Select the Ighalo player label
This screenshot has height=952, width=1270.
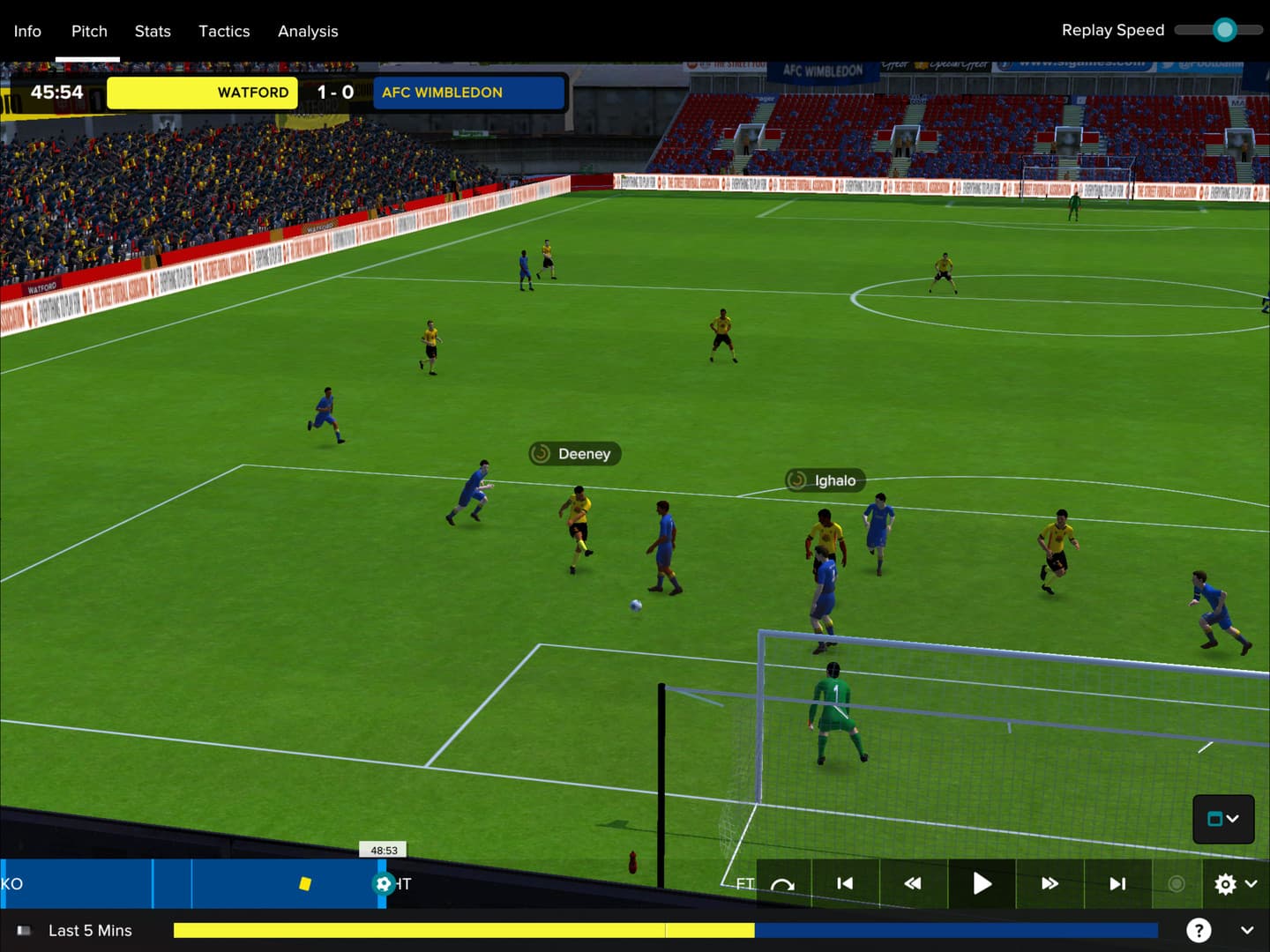pos(824,480)
